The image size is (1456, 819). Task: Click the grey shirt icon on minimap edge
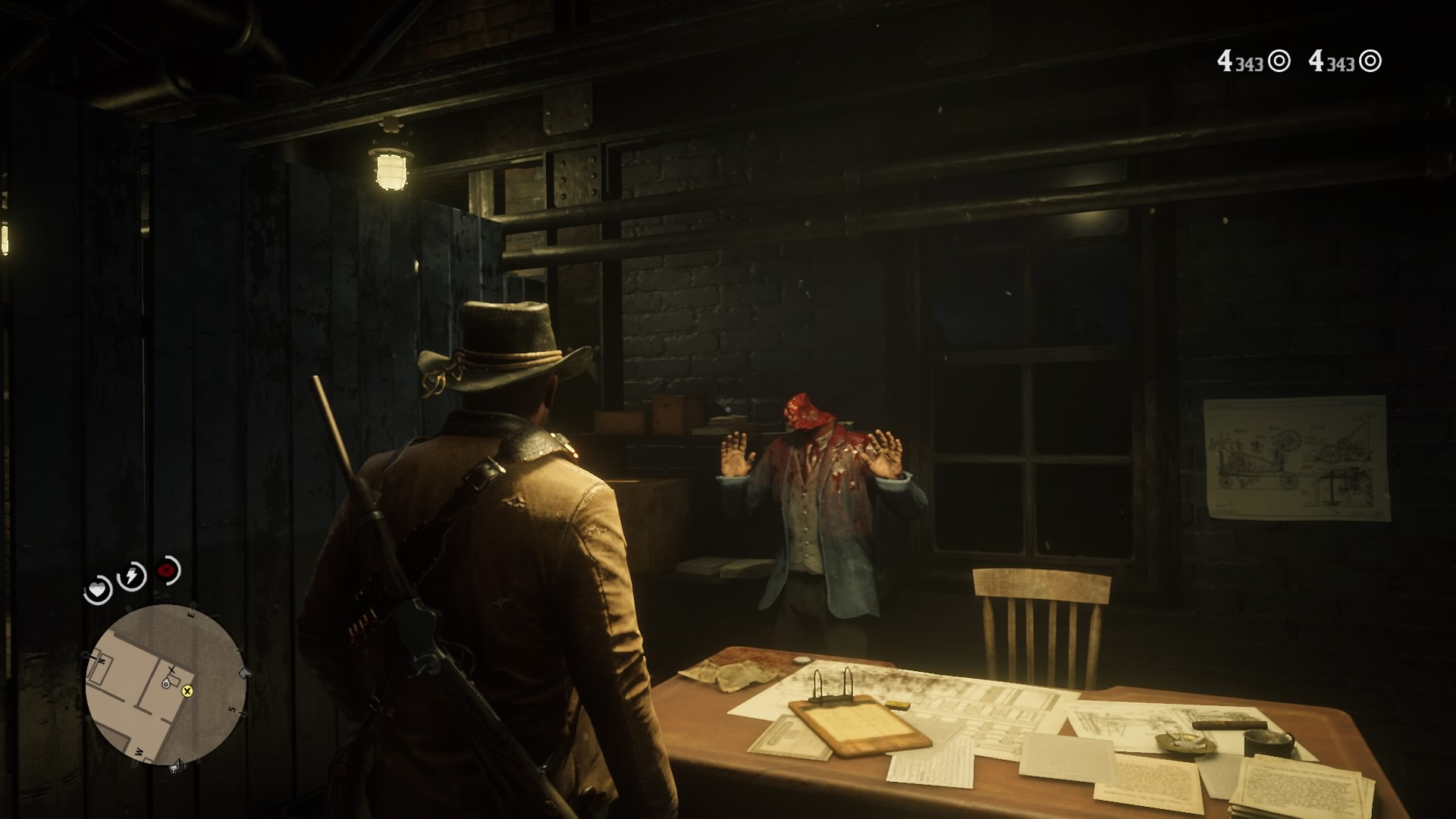click(x=245, y=673)
